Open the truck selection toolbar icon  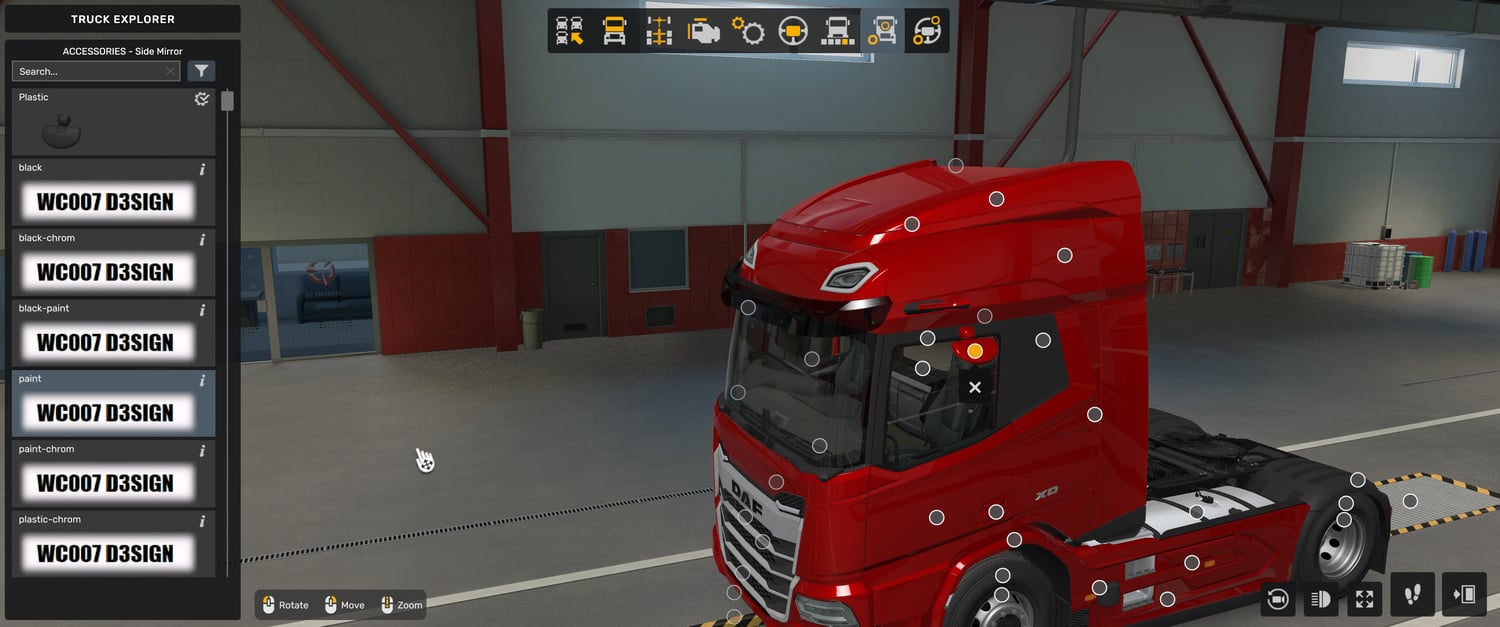570,31
